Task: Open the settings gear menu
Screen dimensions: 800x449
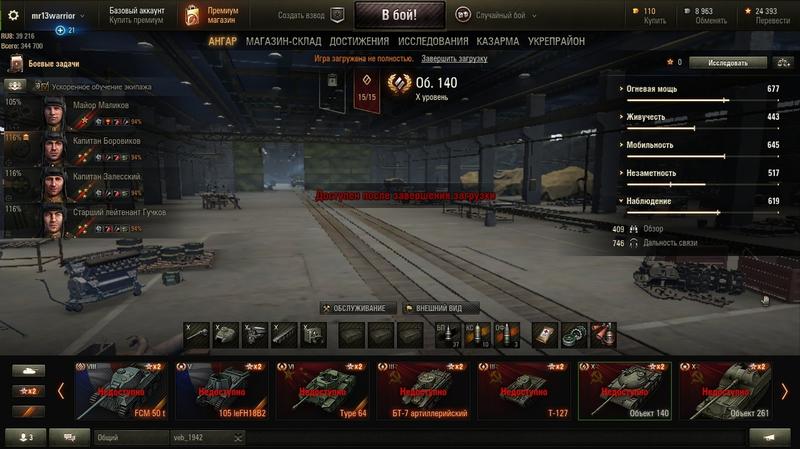Action: [14, 16]
